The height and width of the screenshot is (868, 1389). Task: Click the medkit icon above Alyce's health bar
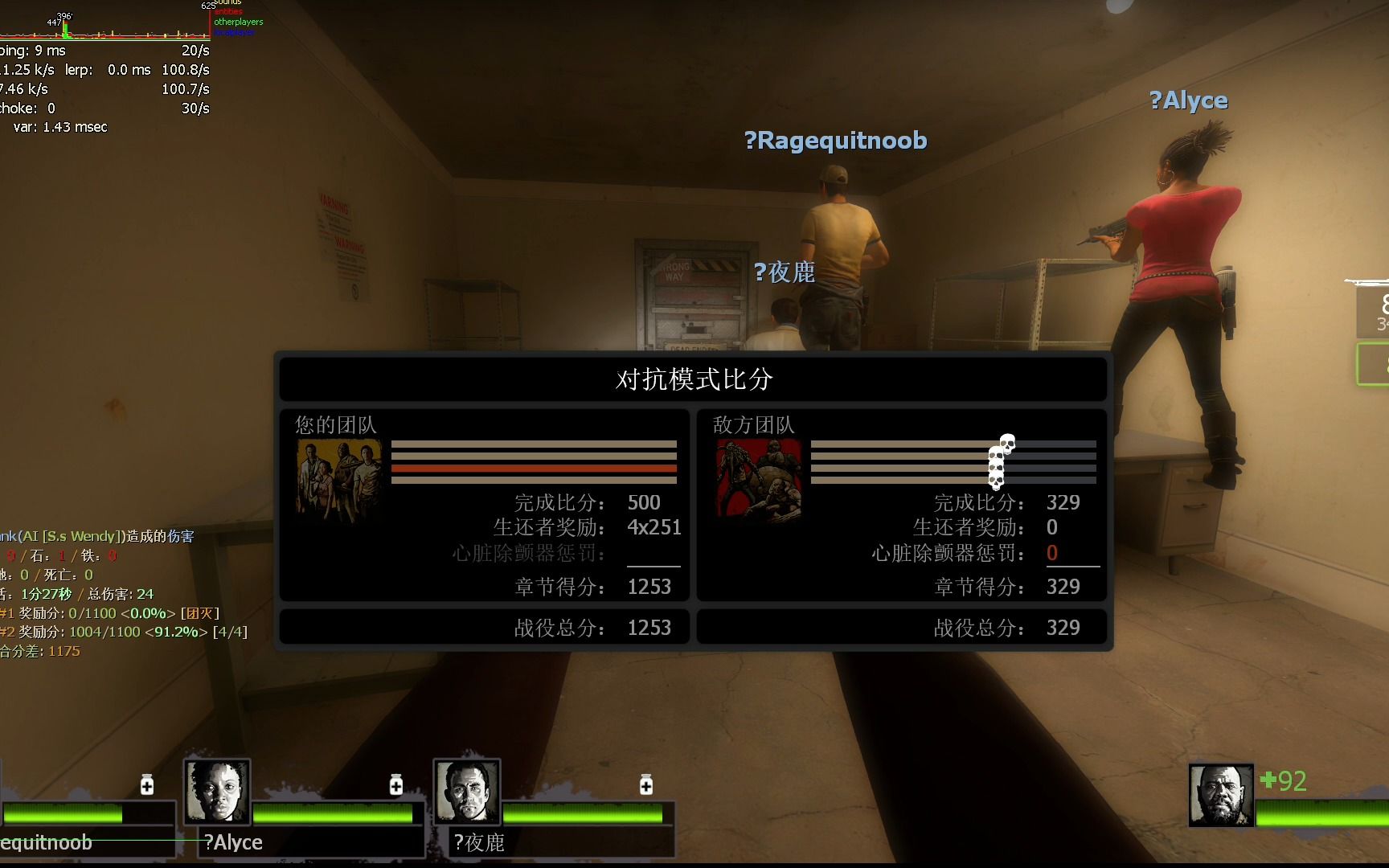[396, 784]
